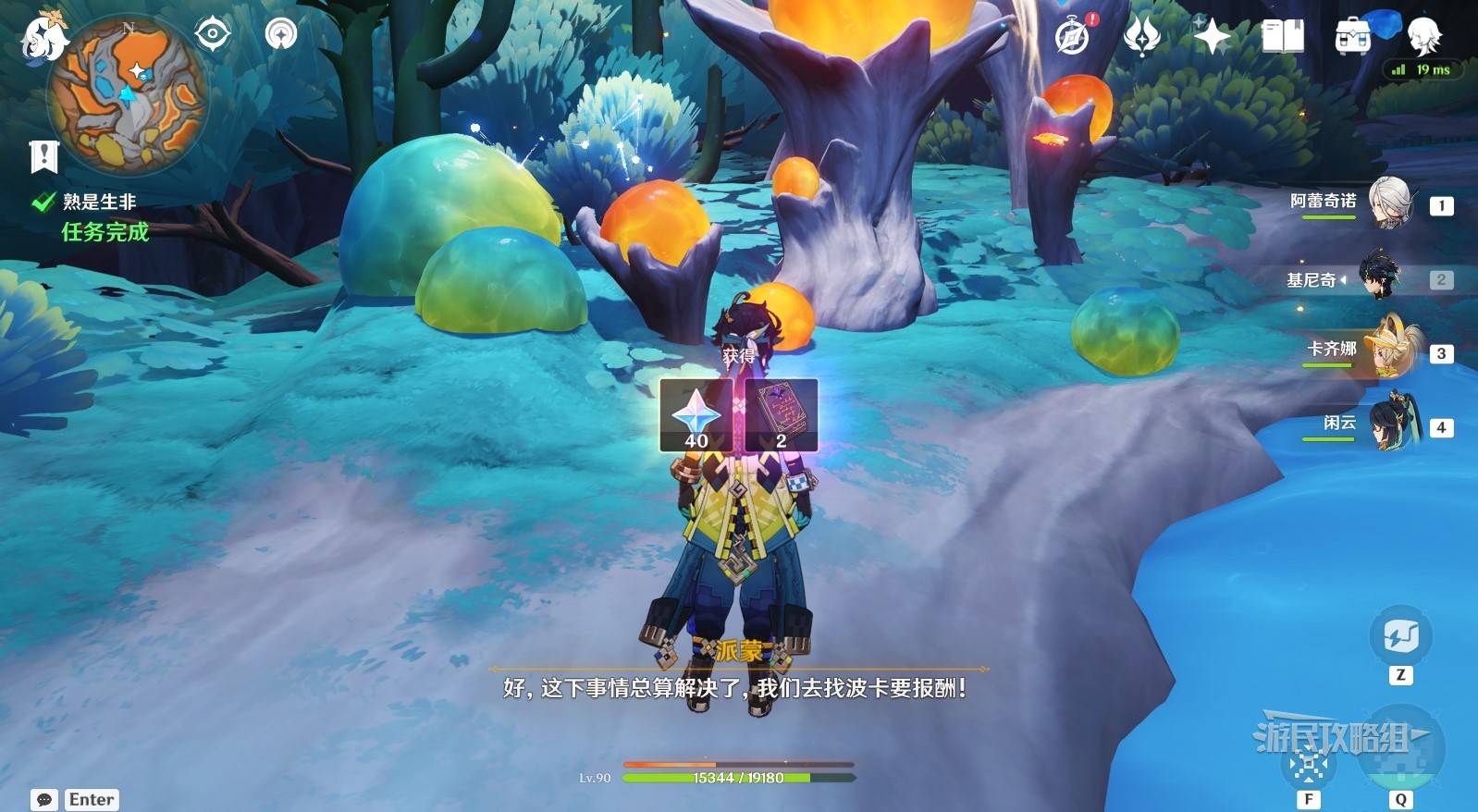Open the four-pointed star wish icon
Image resolution: width=1478 pixels, height=812 pixels.
pyautogui.click(x=1212, y=37)
